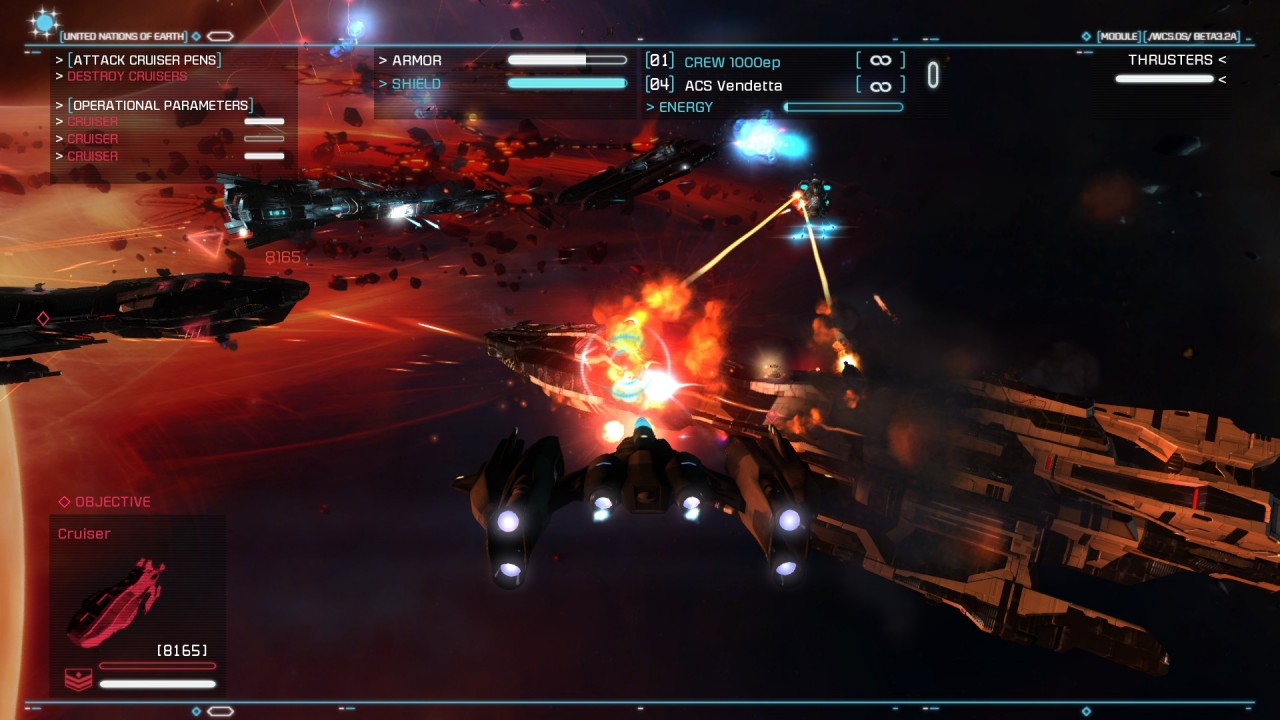Viewport: 1280px width, 720px height.
Task: Click the red diamond objective marker
Action: coord(43,318)
